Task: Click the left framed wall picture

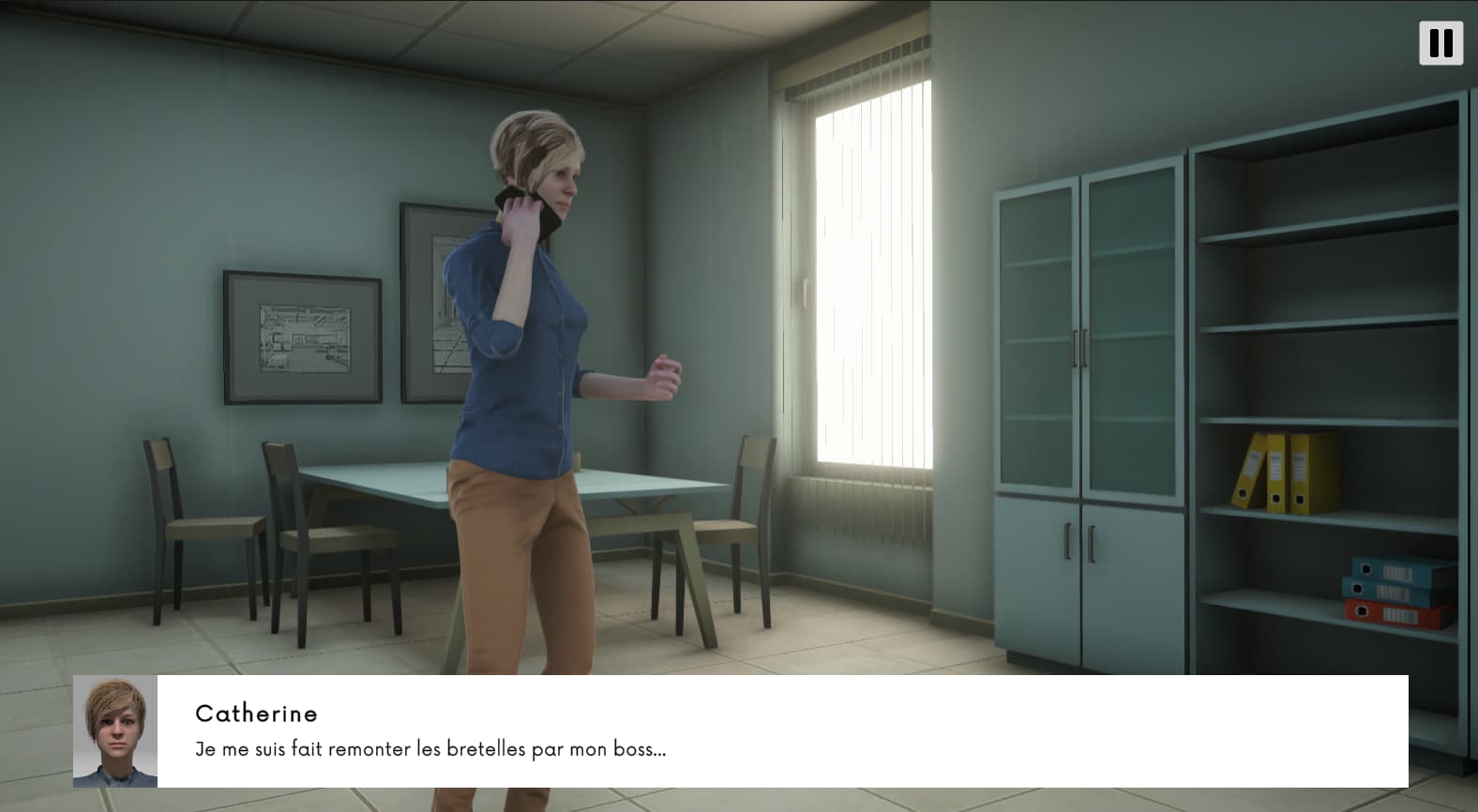Action: (x=300, y=338)
